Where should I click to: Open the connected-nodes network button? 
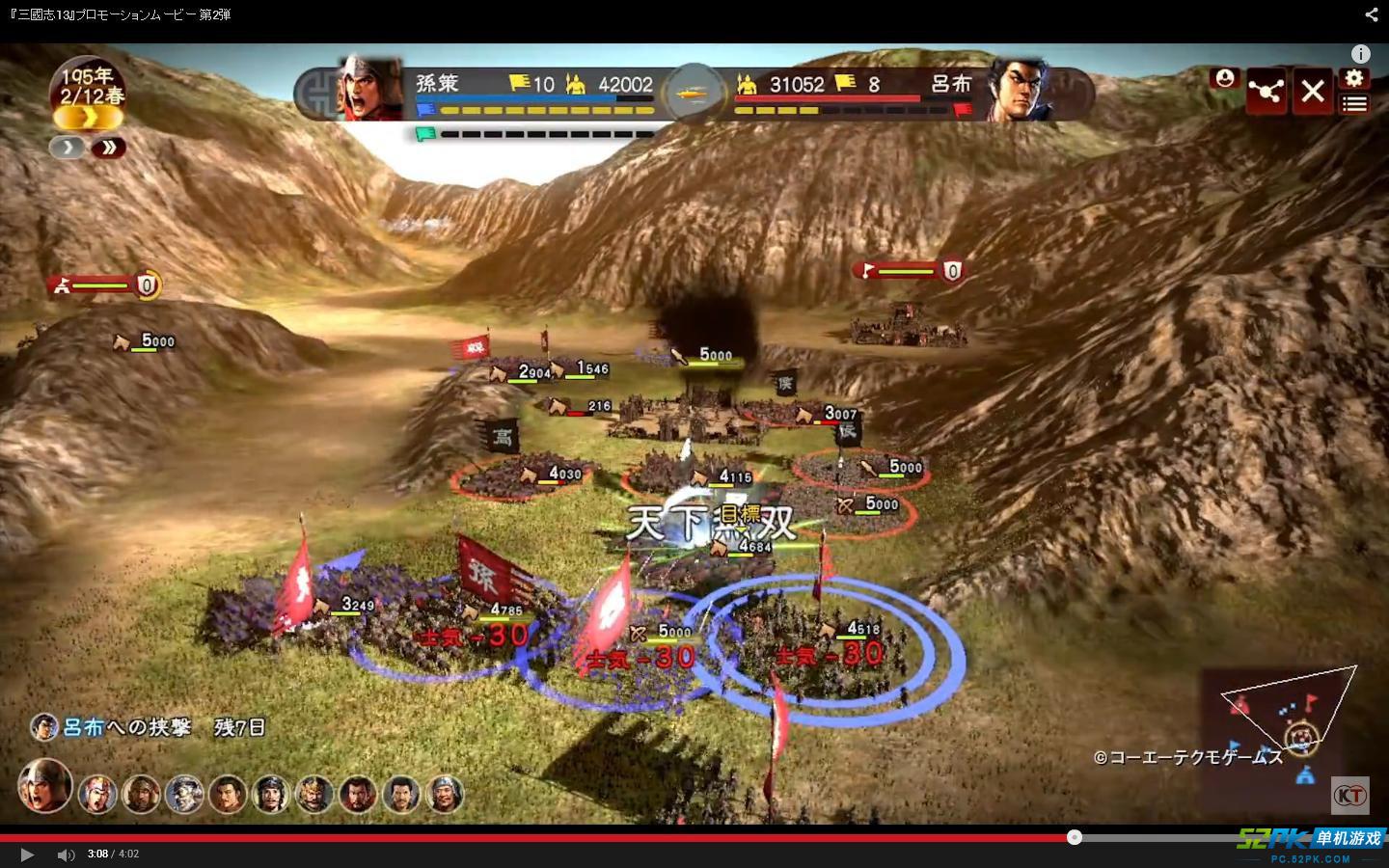point(1266,92)
